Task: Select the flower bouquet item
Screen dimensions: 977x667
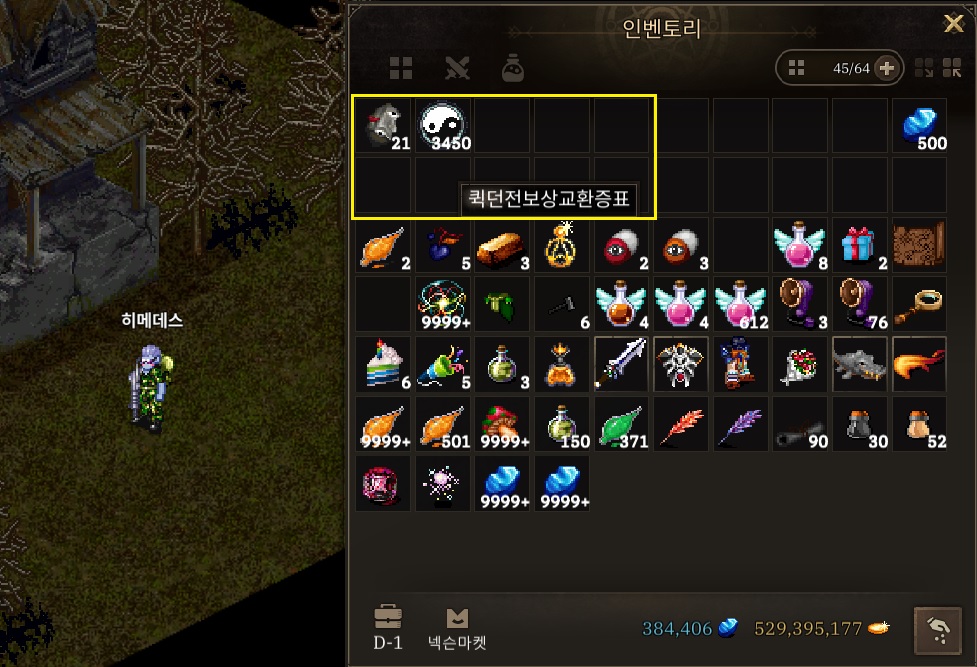Action: (x=800, y=364)
